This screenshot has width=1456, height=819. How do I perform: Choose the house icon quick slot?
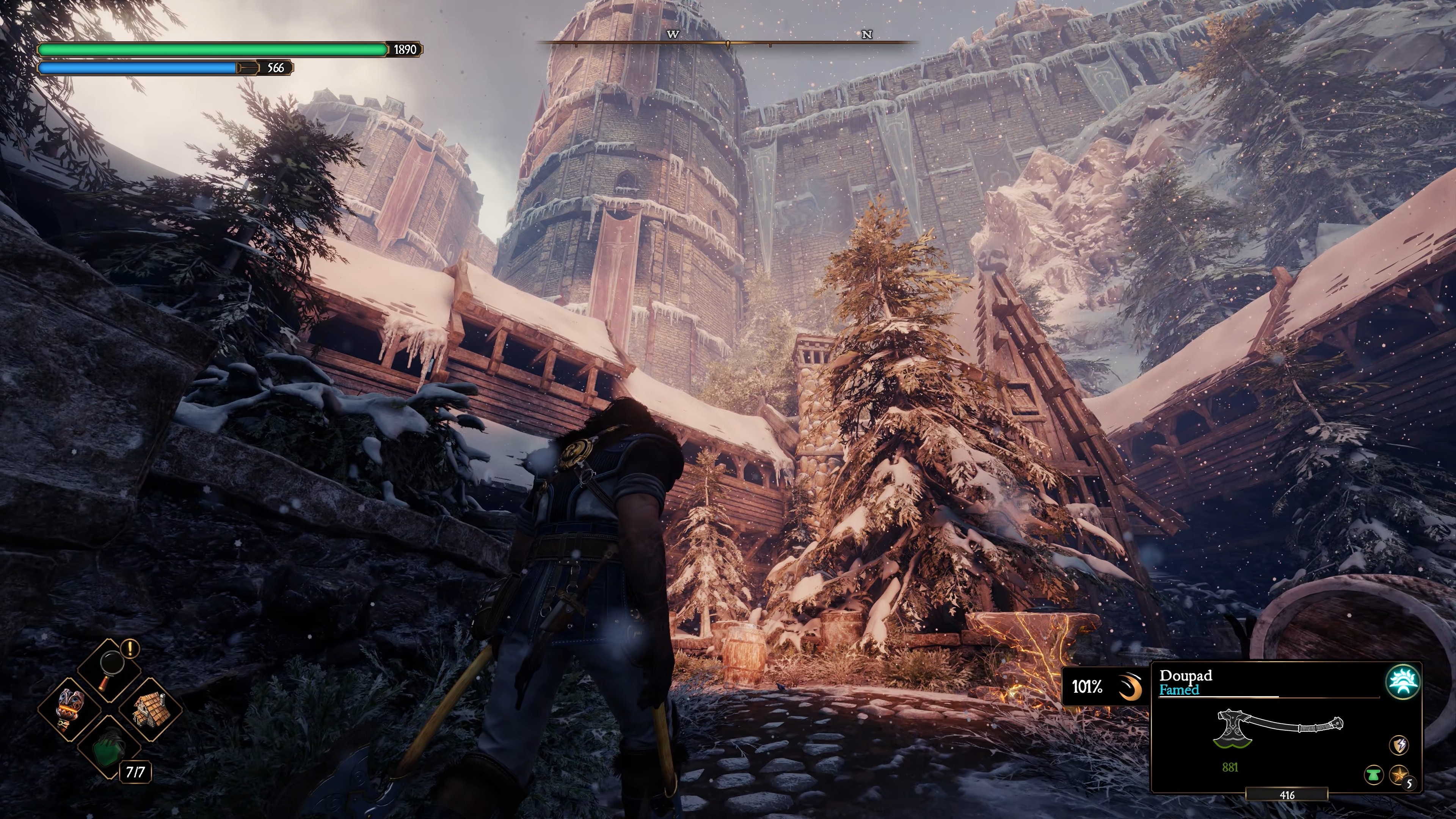click(150, 710)
